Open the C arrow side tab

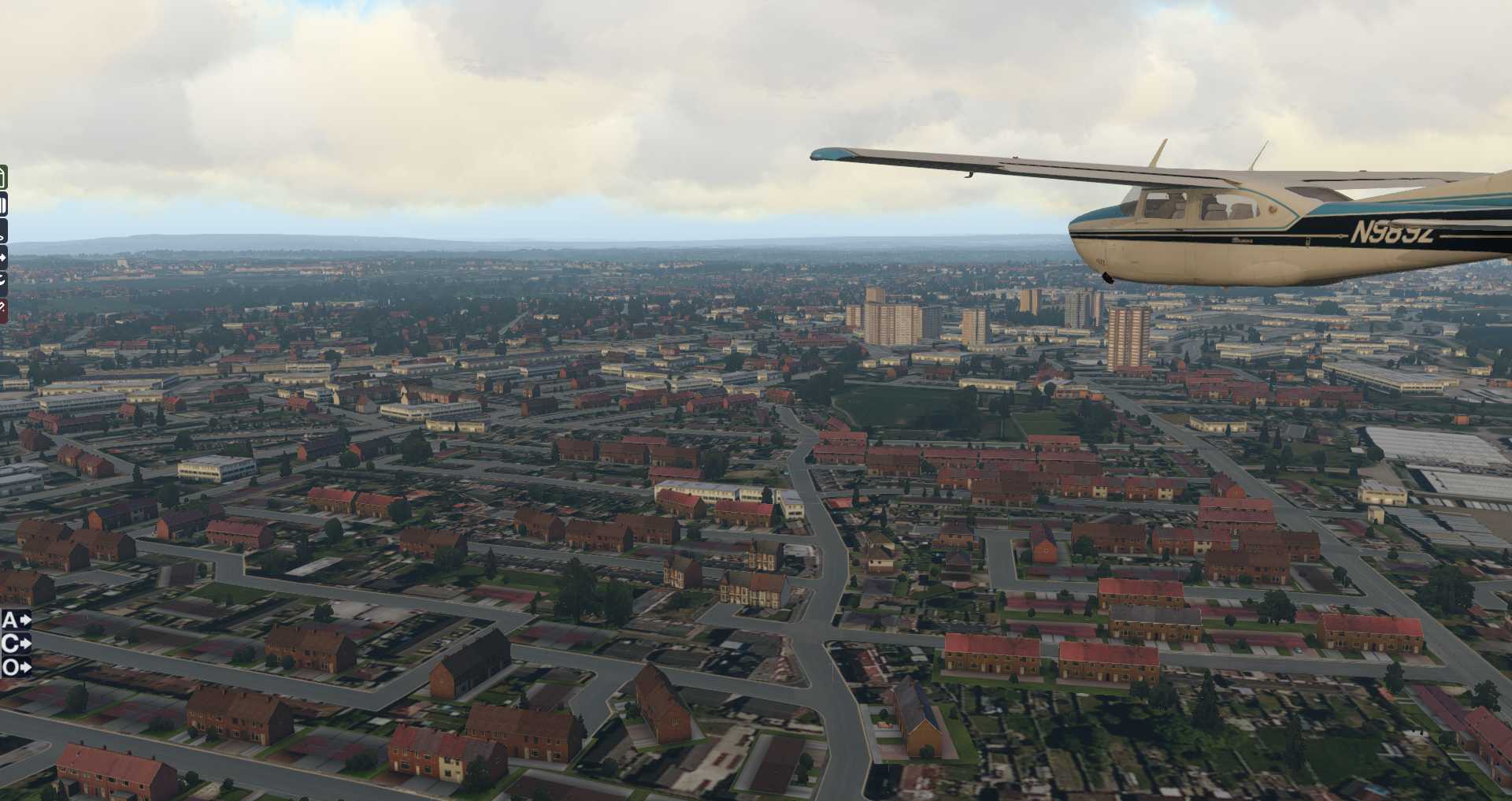point(15,643)
